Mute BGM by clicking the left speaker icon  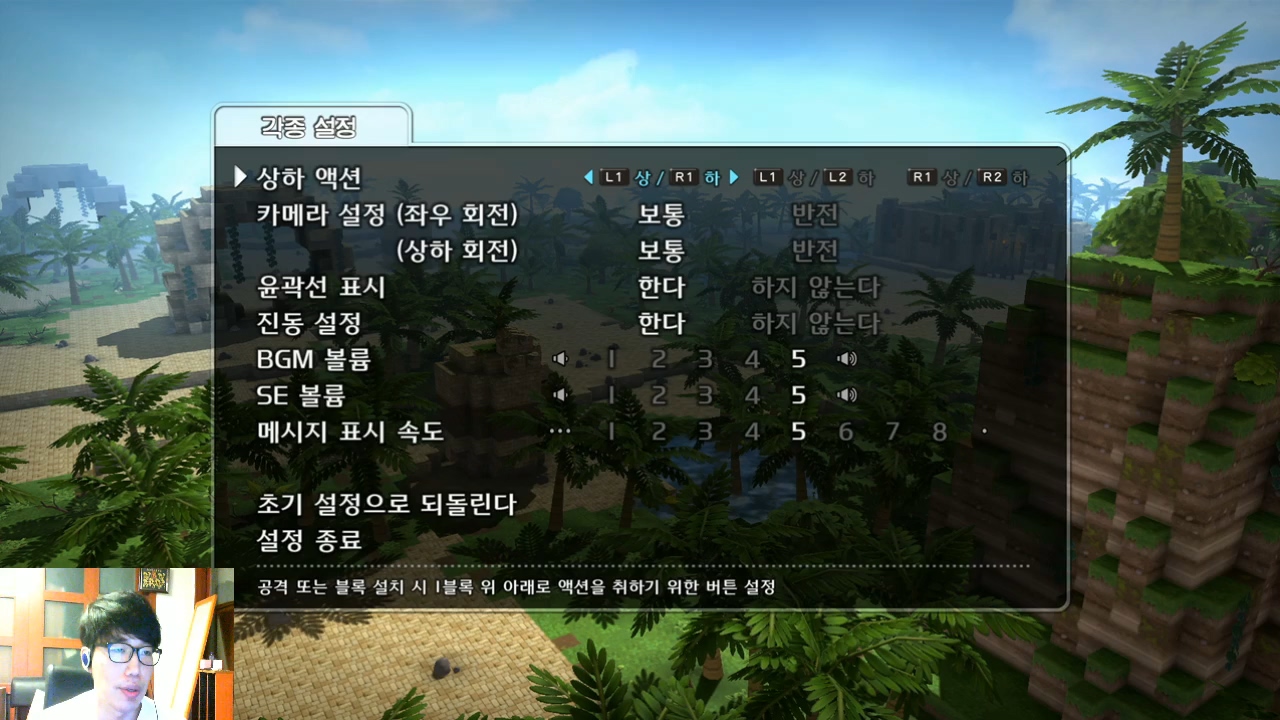click(x=560, y=359)
